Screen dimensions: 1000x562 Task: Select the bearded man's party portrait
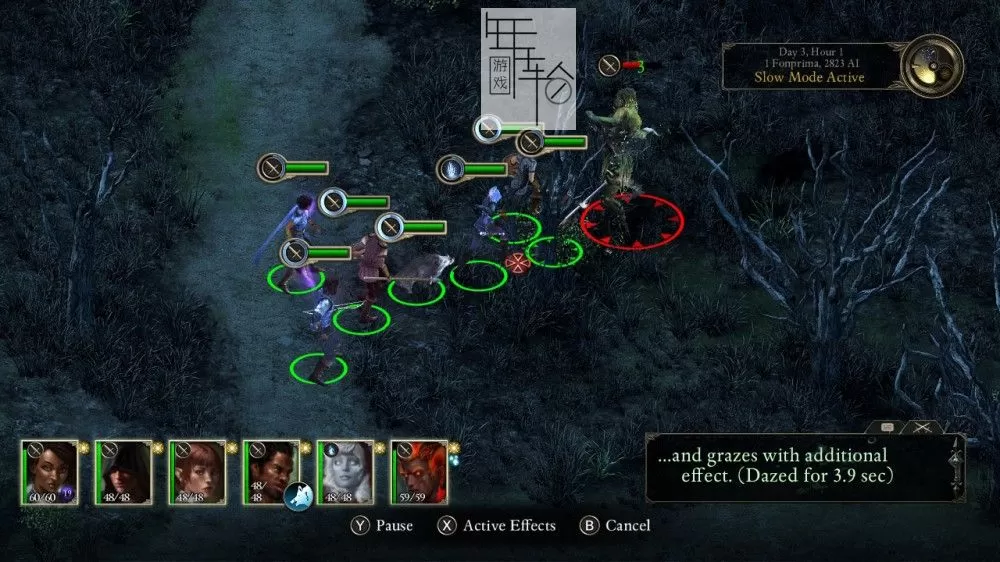tap(271, 468)
